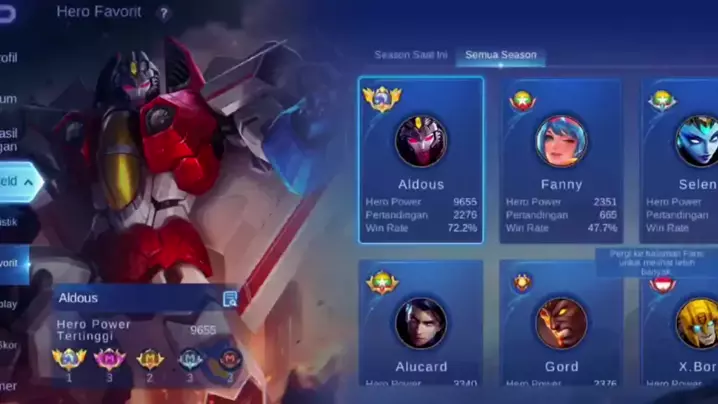Viewport: 718px width, 404px height.
Task: Open the Aldous hero card
Action: (421, 160)
